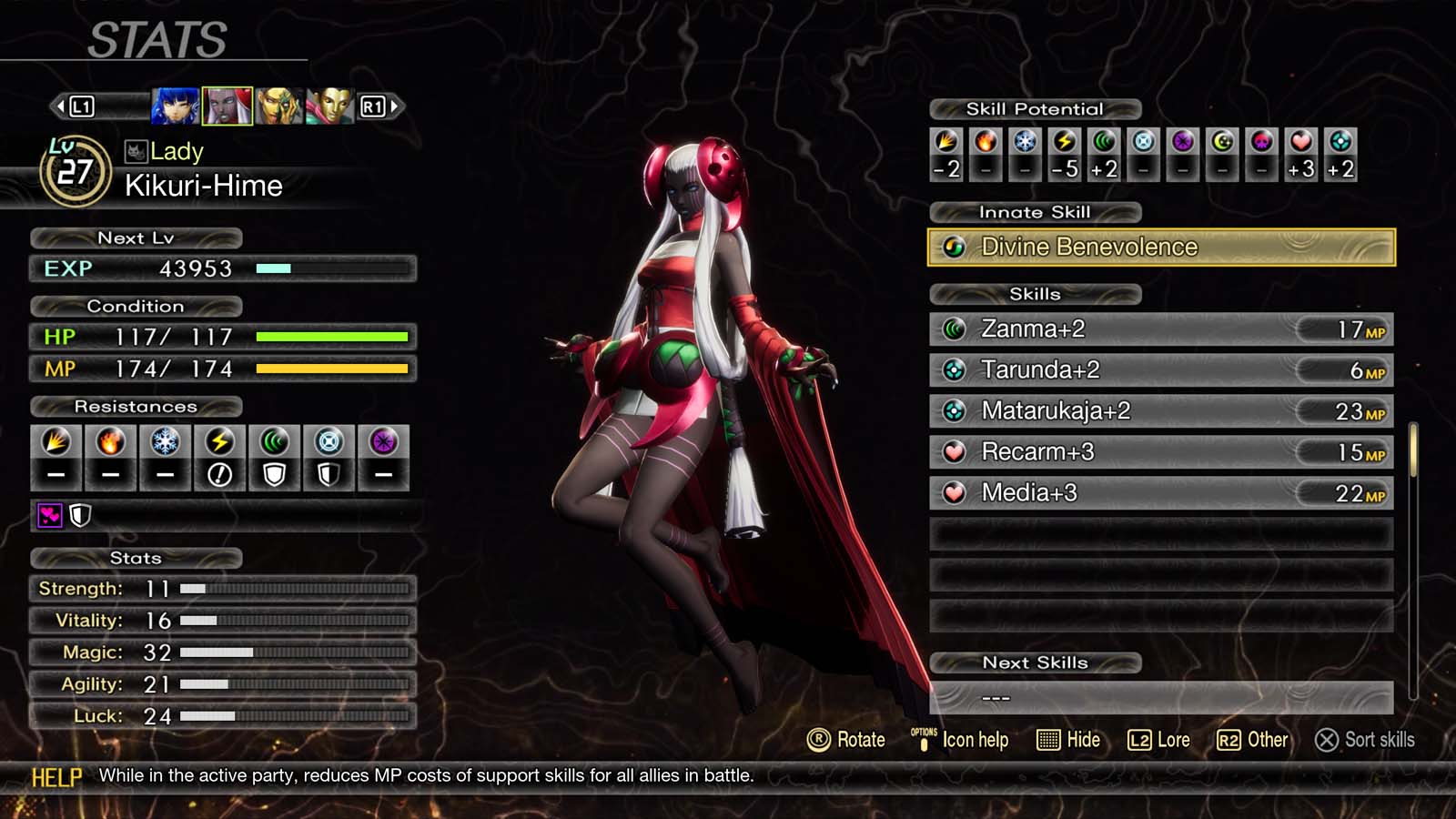Select the Divine Benevolence innate skill icon
Viewport: 1456px width, 819px height.
[955, 247]
